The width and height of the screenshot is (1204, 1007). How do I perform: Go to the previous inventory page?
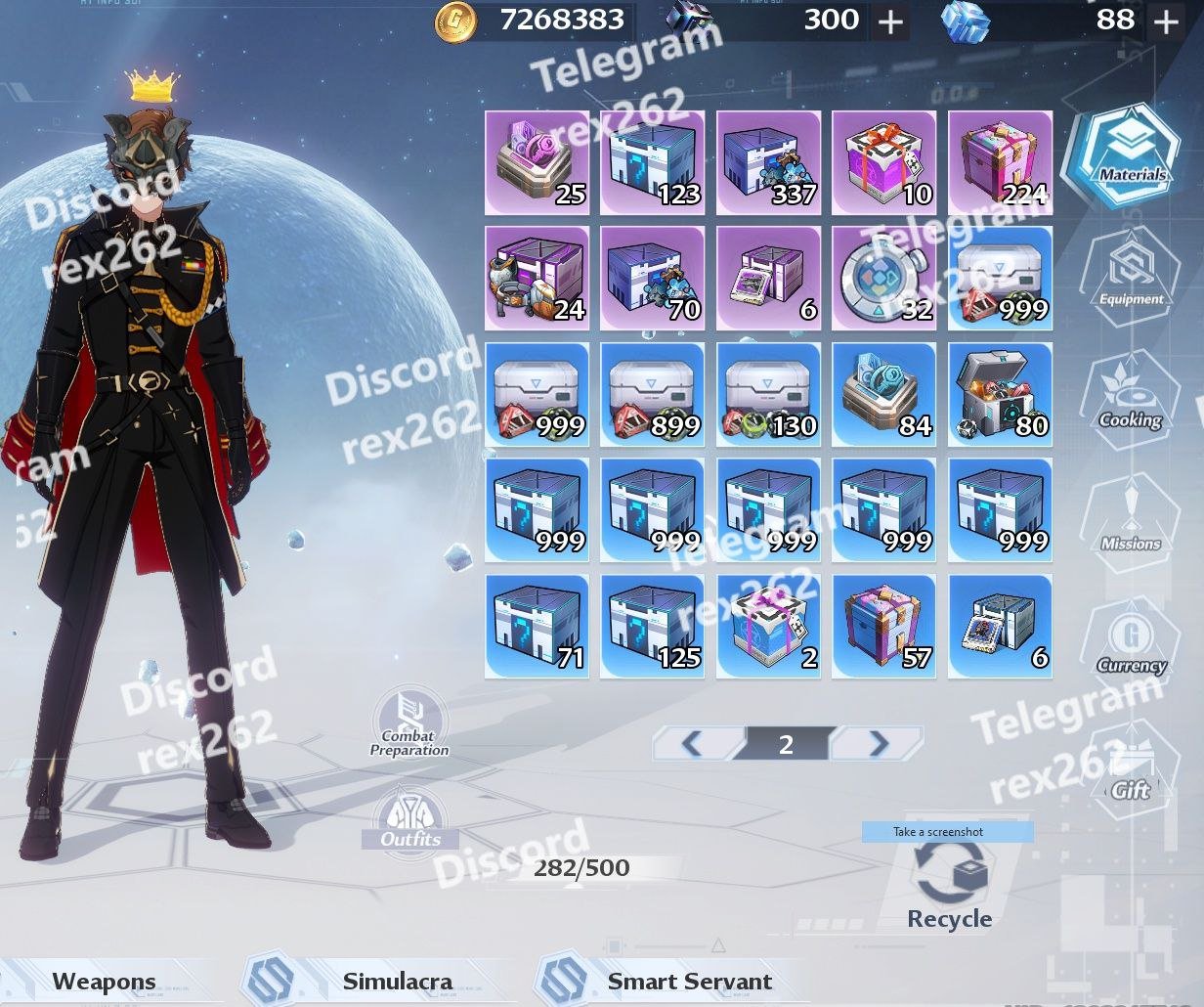pyautogui.click(x=694, y=745)
